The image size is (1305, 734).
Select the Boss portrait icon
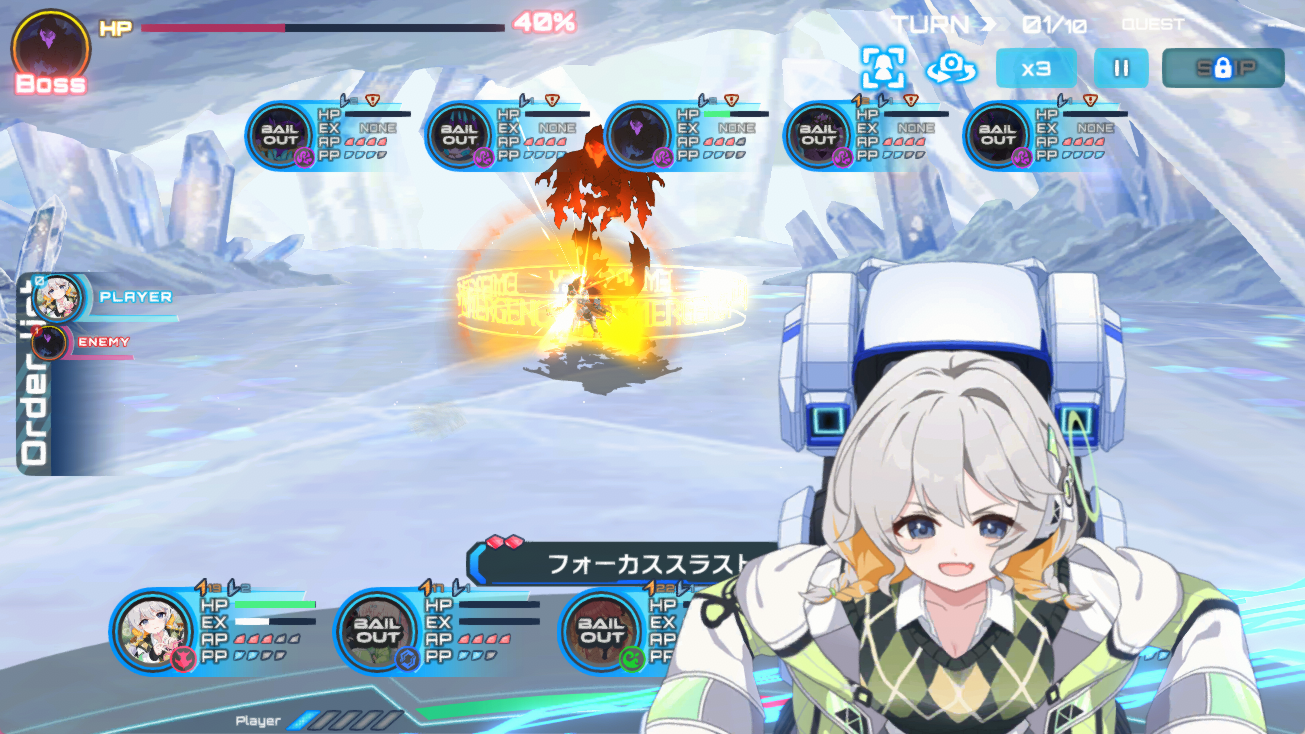[x=50, y=48]
